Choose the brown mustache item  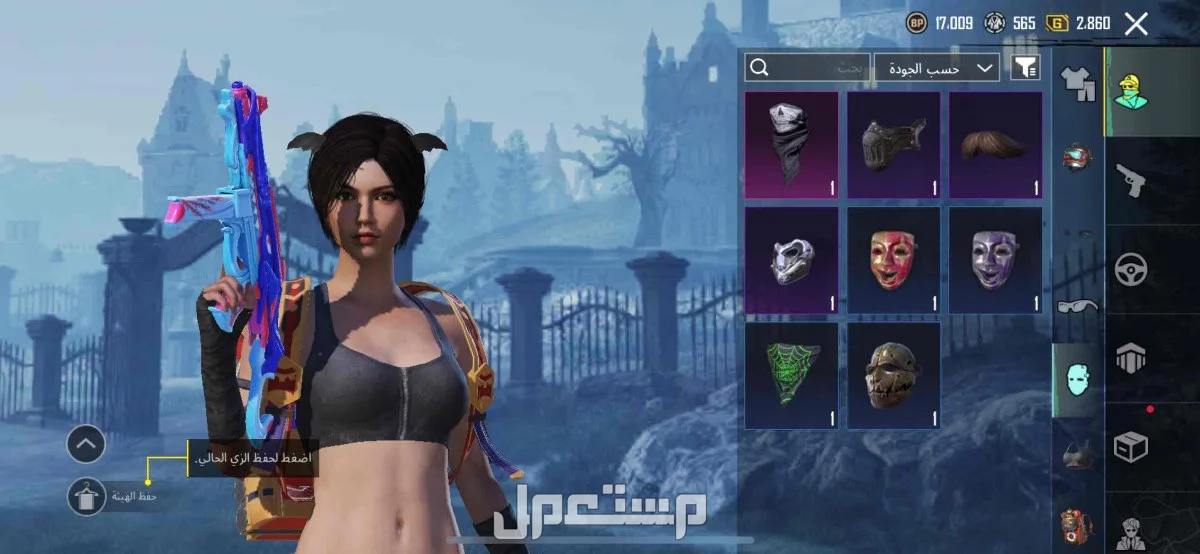[995, 145]
